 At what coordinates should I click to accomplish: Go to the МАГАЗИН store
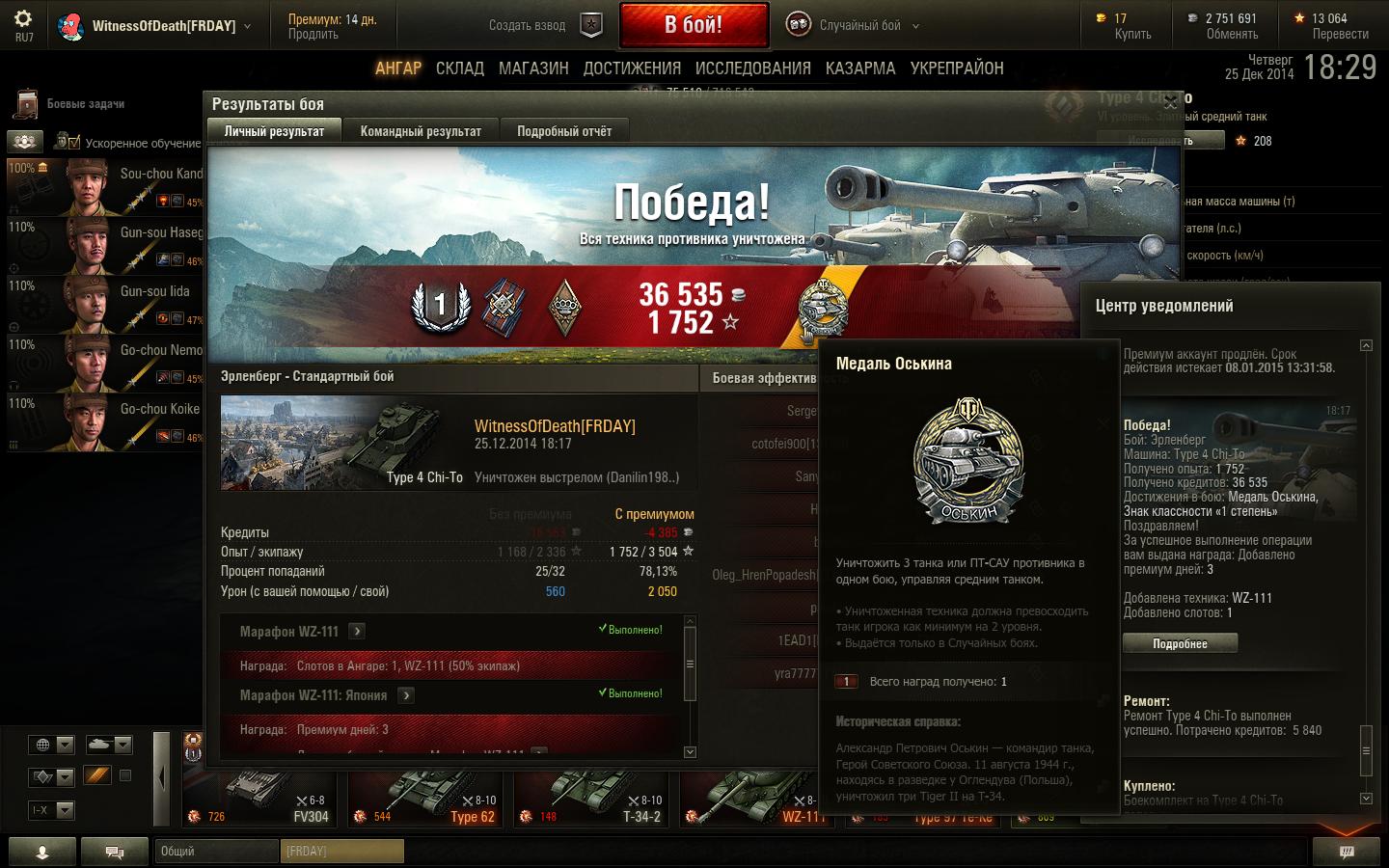(x=533, y=68)
